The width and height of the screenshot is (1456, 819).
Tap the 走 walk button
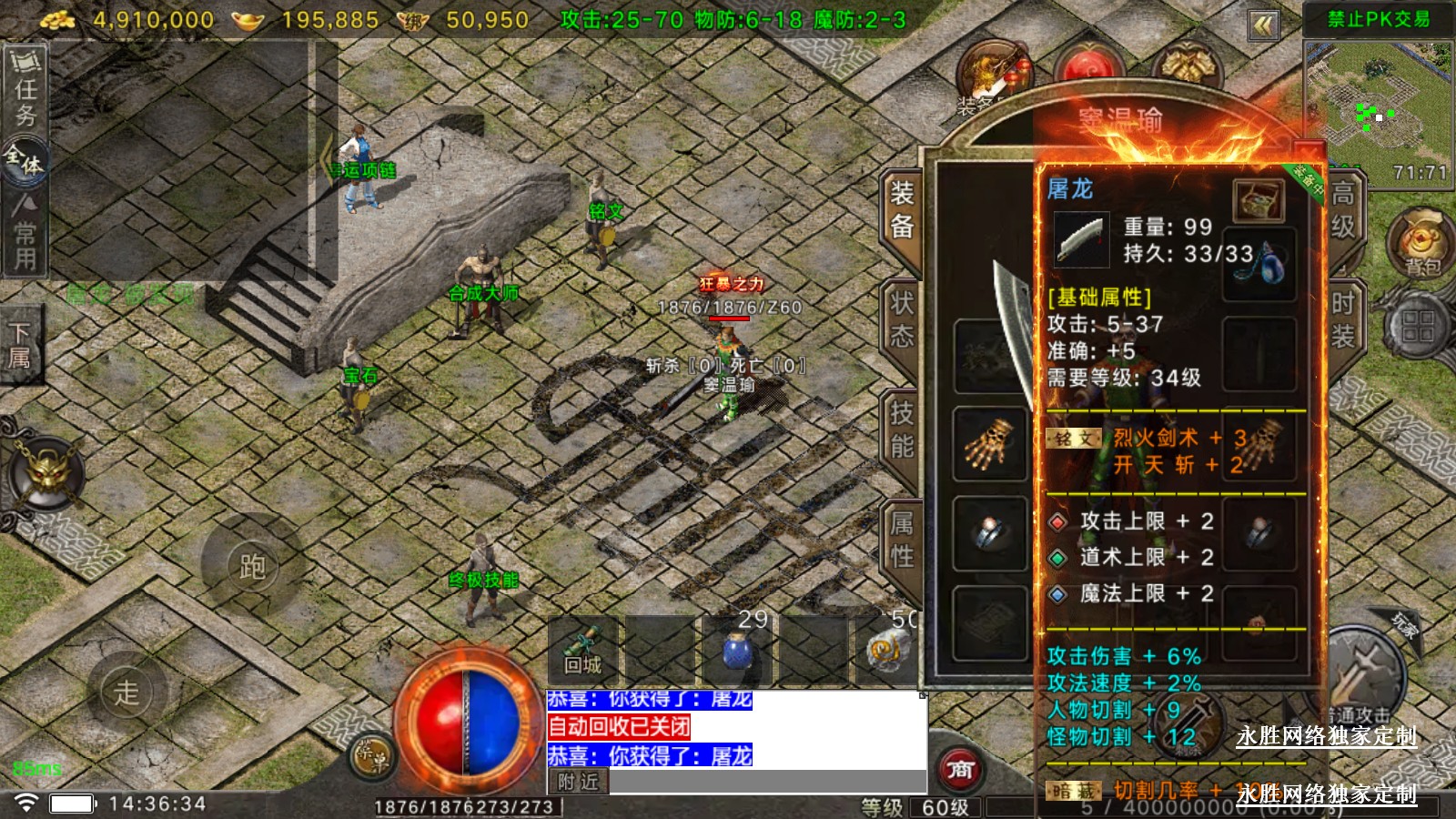click(x=126, y=693)
